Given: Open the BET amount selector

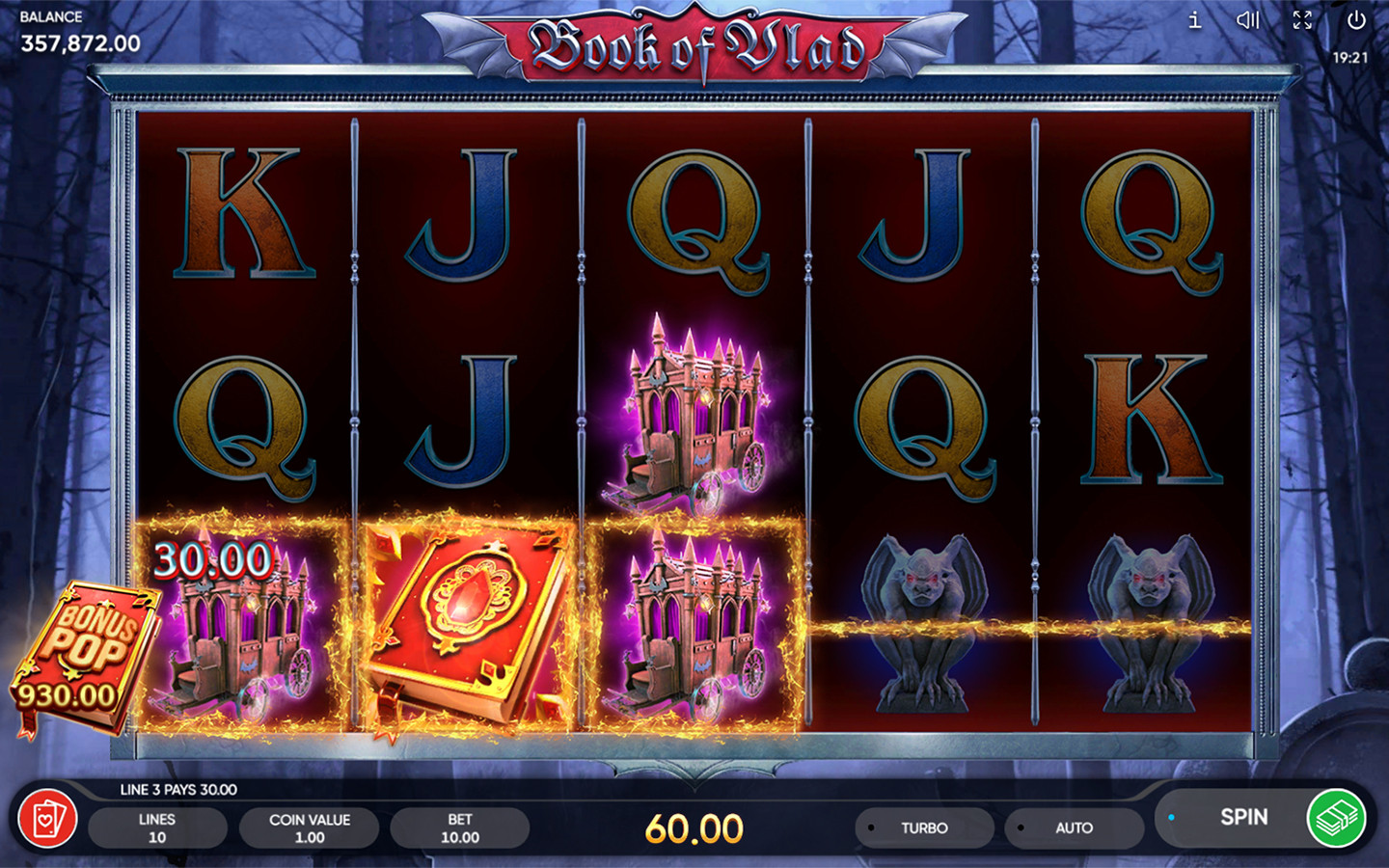Looking at the screenshot, I should point(460,827).
